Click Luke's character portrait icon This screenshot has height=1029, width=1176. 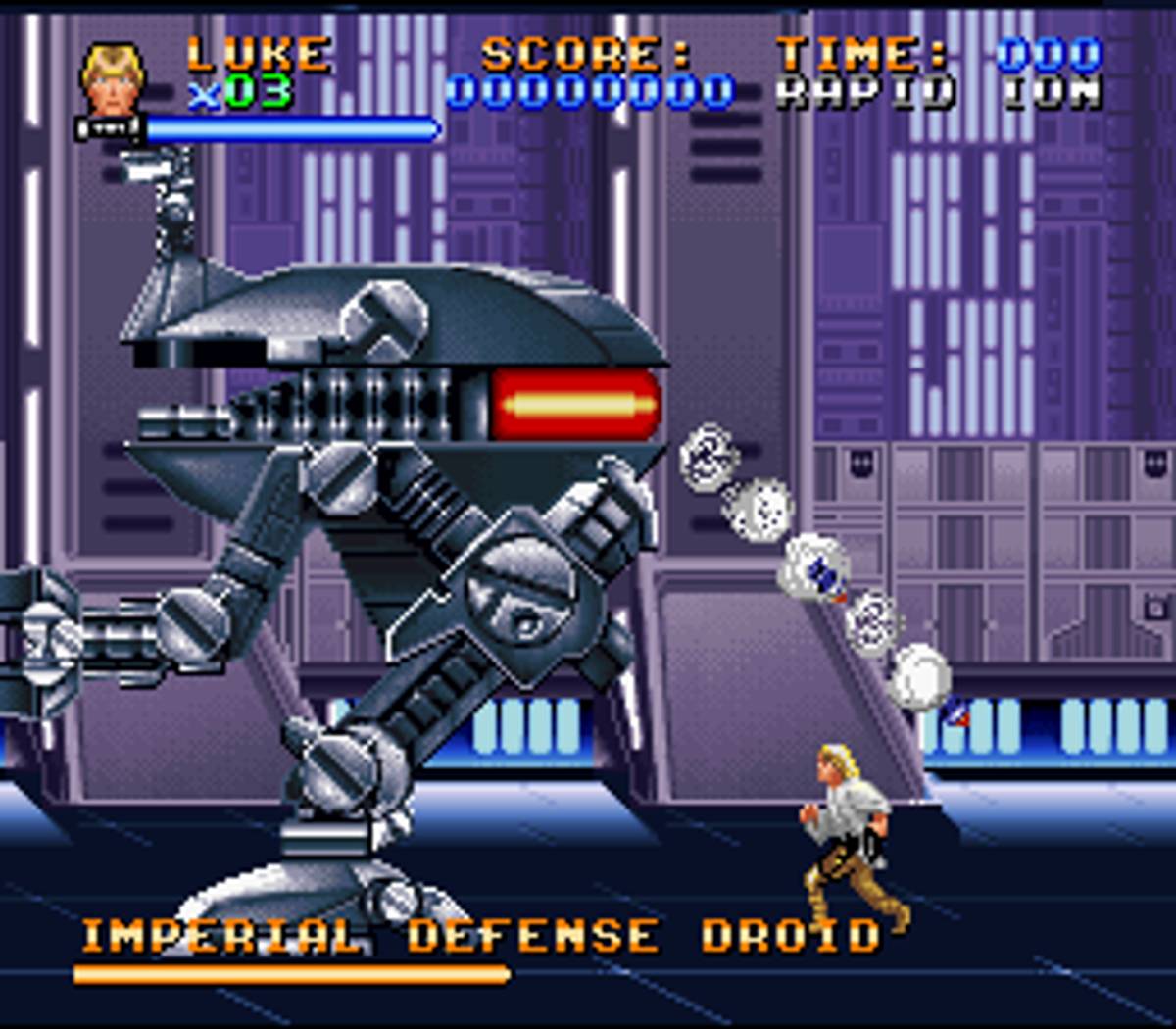click(x=113, y=78)
